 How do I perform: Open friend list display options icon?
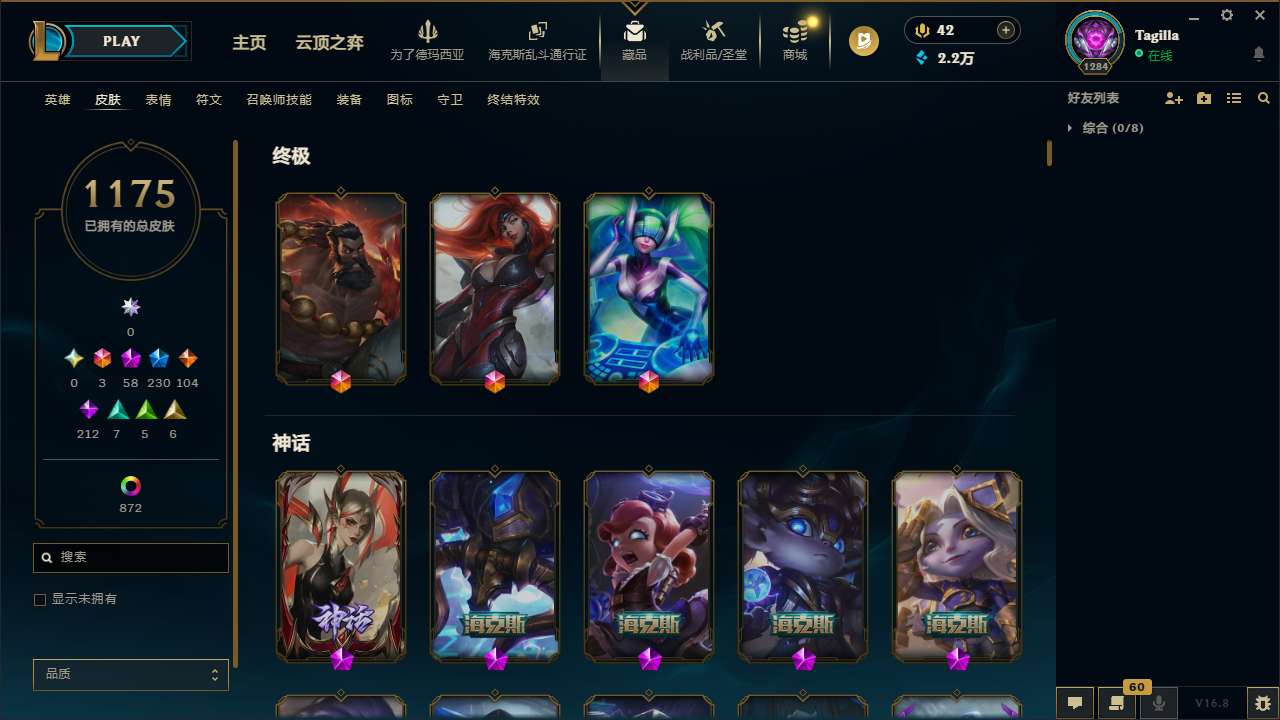(1234, 98)
